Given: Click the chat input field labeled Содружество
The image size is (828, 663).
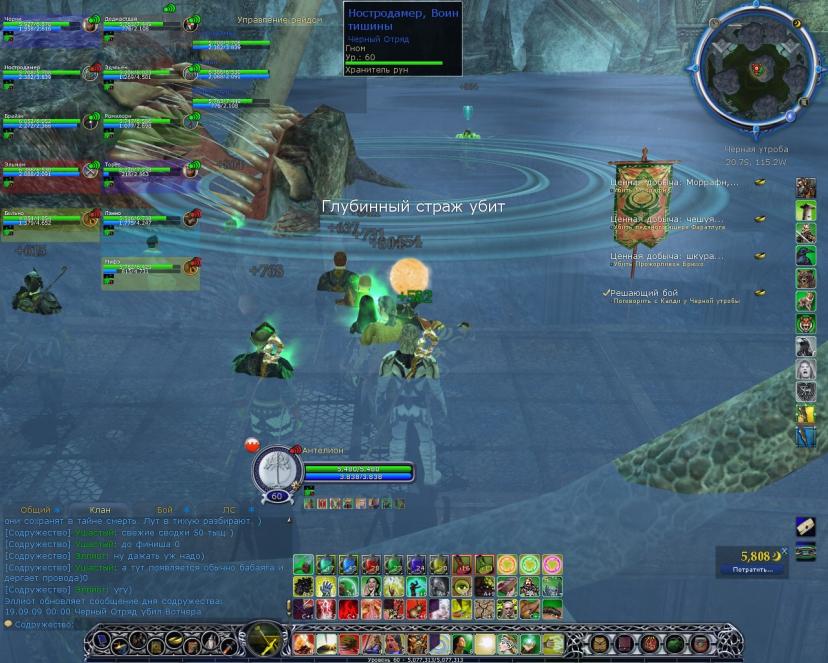Looking at the screenshot, I should tap(150, 624).
